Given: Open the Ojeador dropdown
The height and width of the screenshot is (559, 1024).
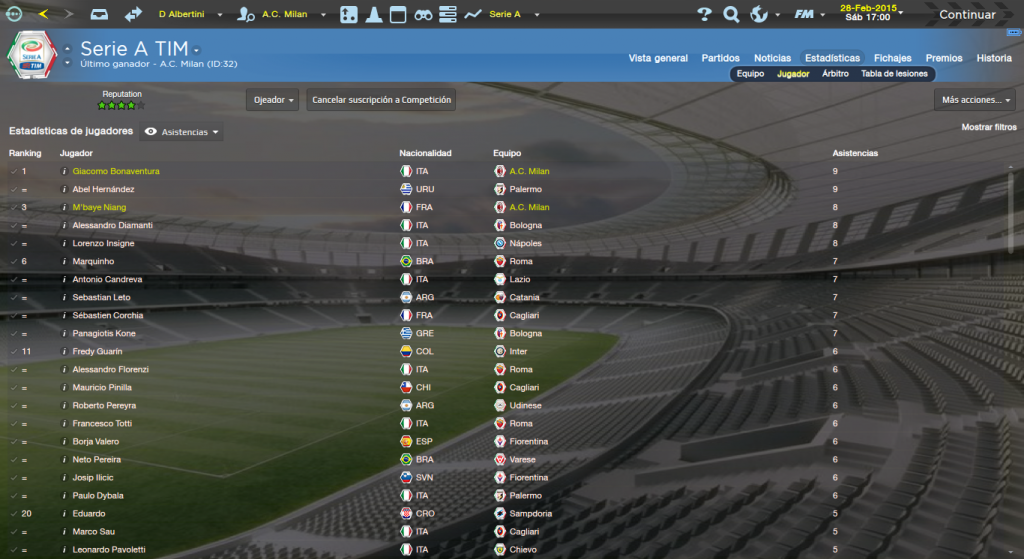Looking at the screenshot, I should [x=272, y=100].
